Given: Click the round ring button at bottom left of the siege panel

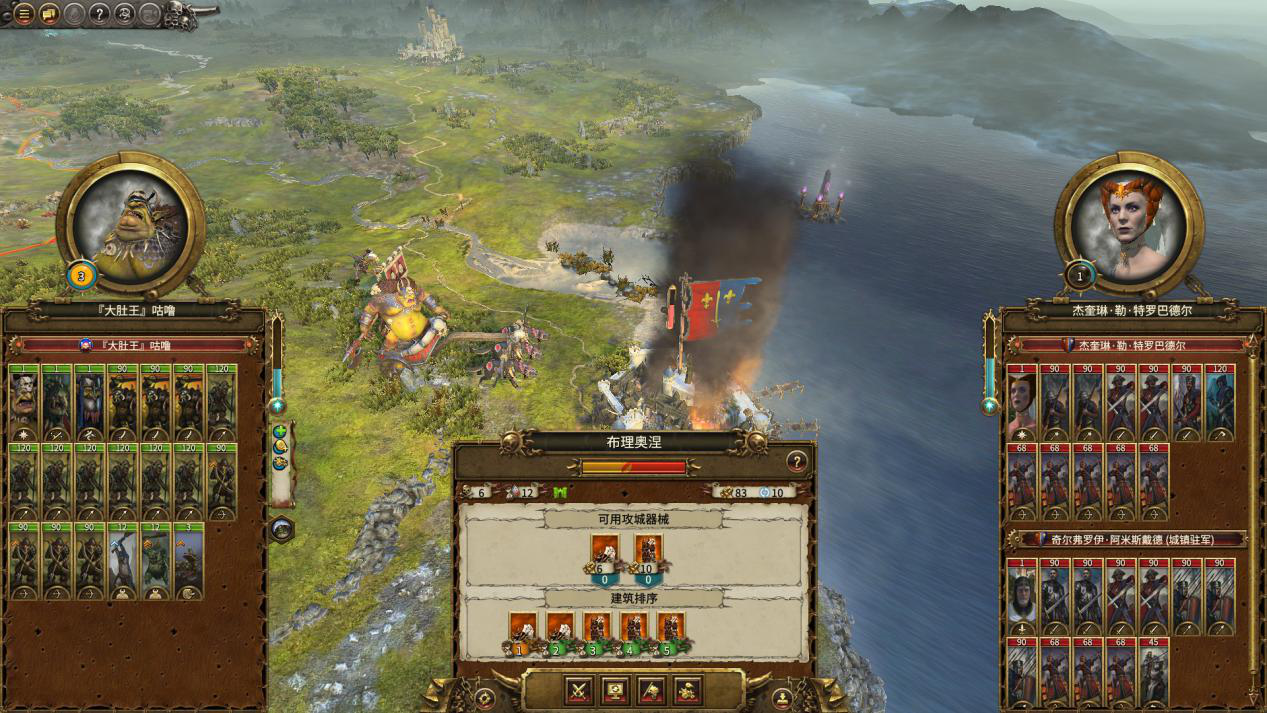Looking at the screenshot, I should click(x=485, y=695).
